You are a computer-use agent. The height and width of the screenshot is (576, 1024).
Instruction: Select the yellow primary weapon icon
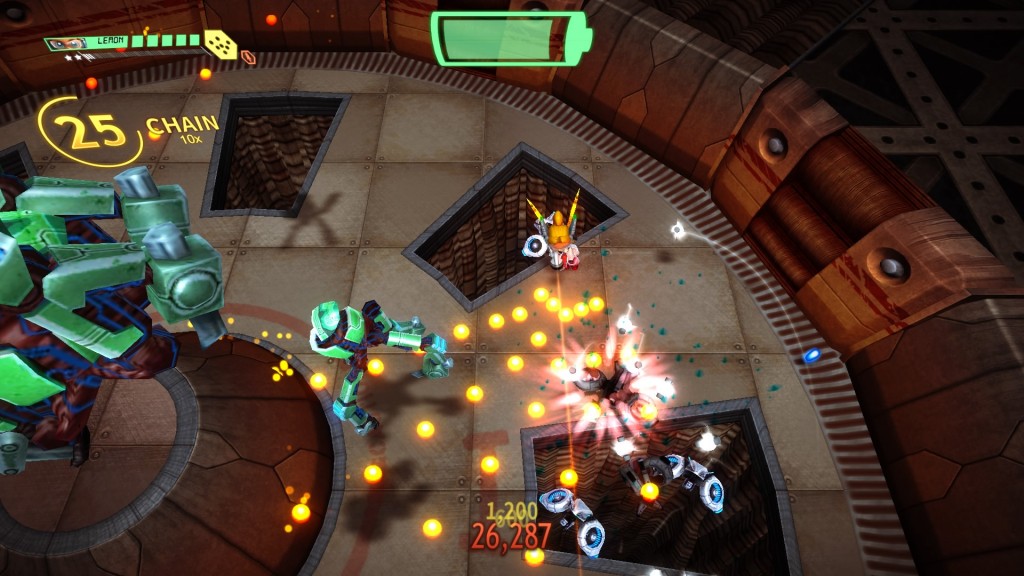[220, 44]
